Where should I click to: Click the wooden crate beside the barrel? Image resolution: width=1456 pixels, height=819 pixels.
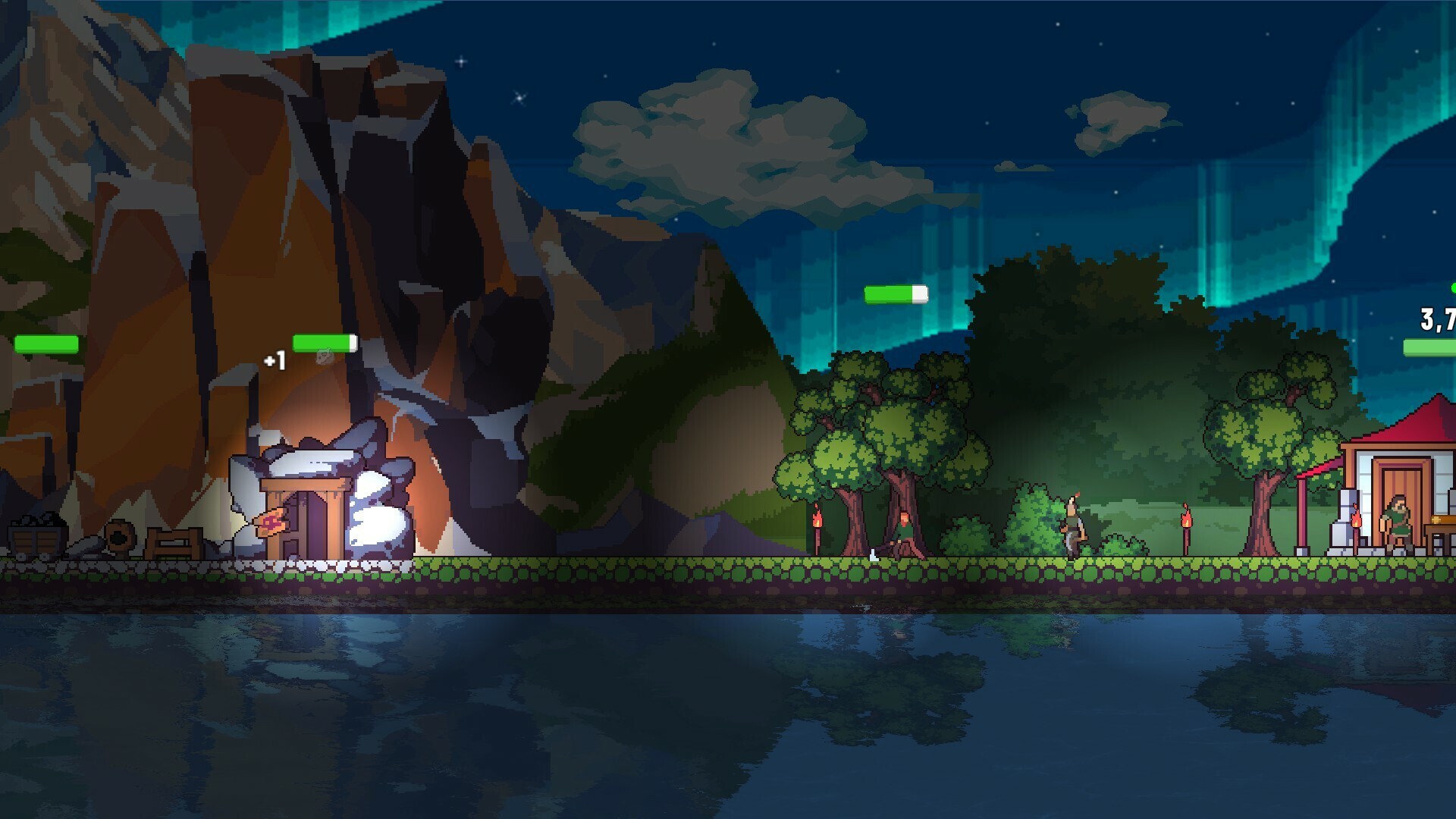point(173,543)
